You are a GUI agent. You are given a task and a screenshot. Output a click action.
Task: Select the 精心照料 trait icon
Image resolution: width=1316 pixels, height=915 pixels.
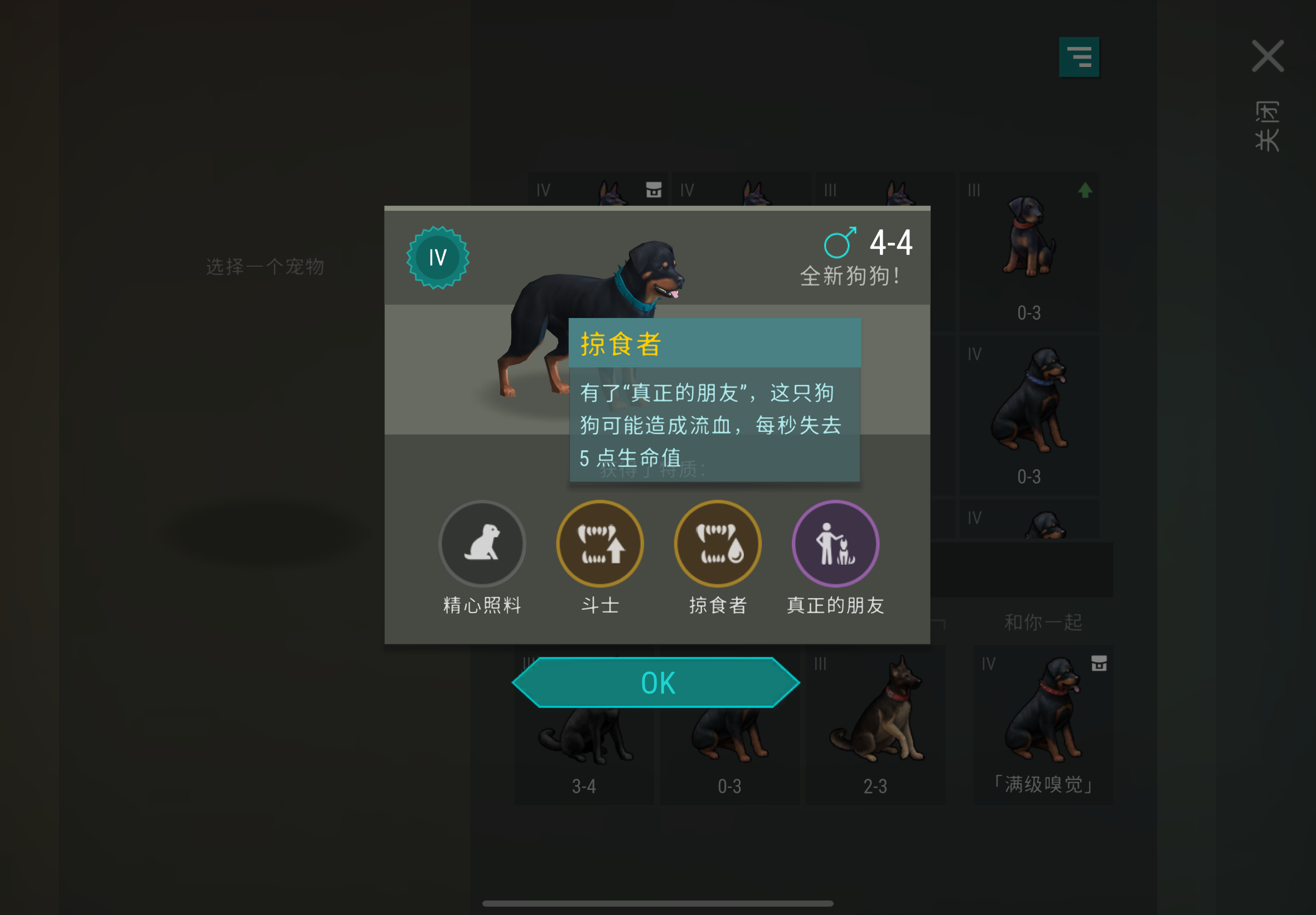click(x=482, y=543)
